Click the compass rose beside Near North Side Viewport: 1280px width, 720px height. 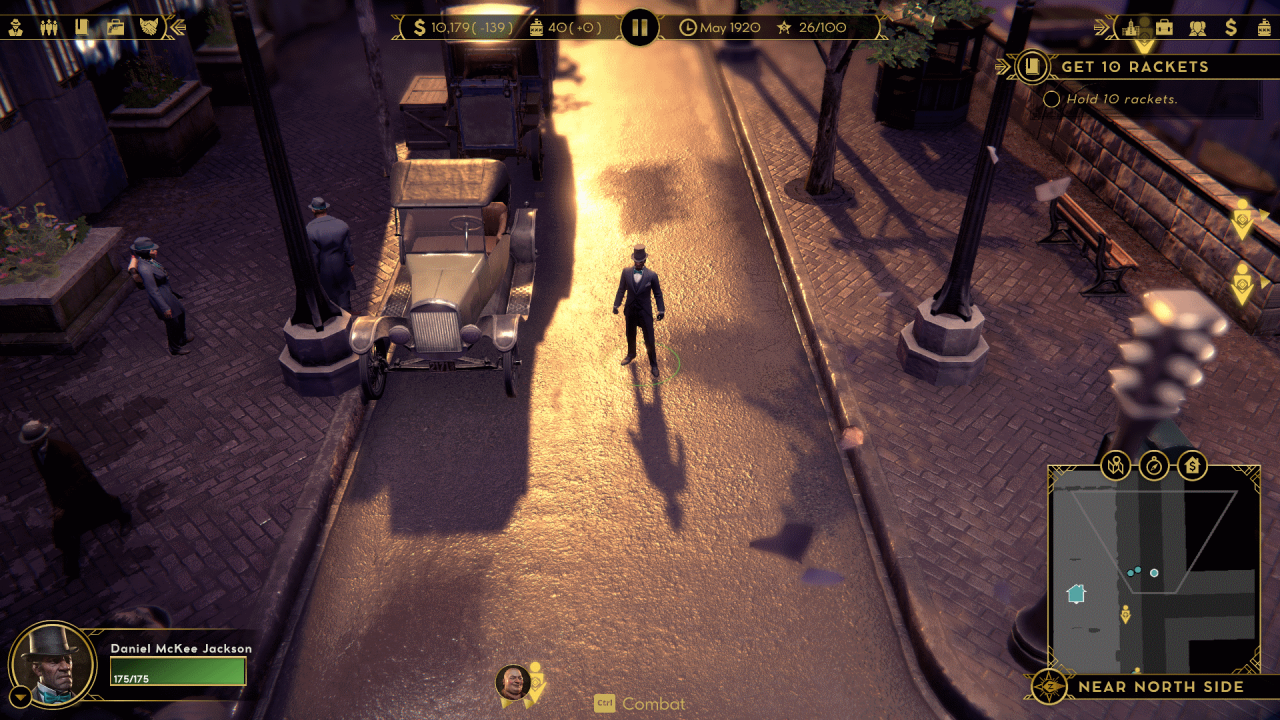(x=1049, y=687)
